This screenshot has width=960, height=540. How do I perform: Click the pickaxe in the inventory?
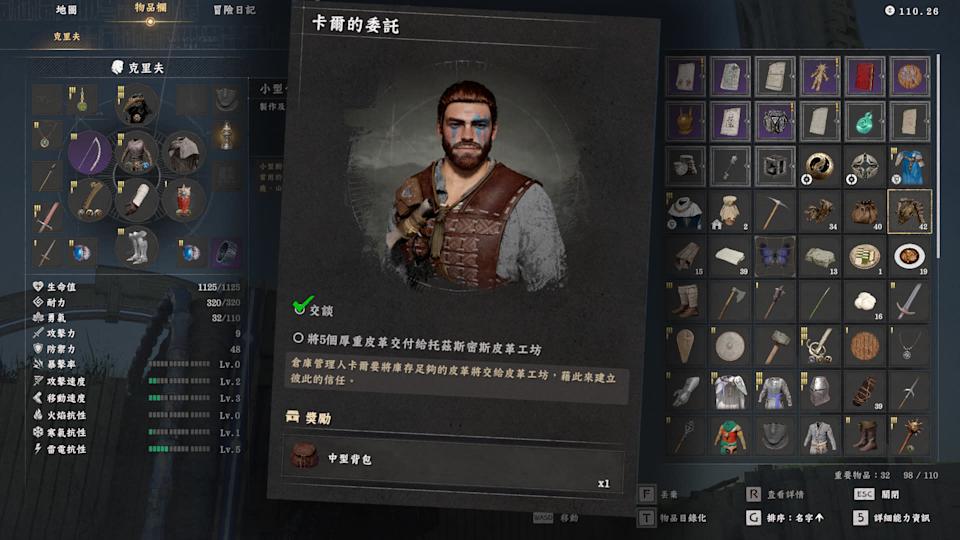coord(774,211)
